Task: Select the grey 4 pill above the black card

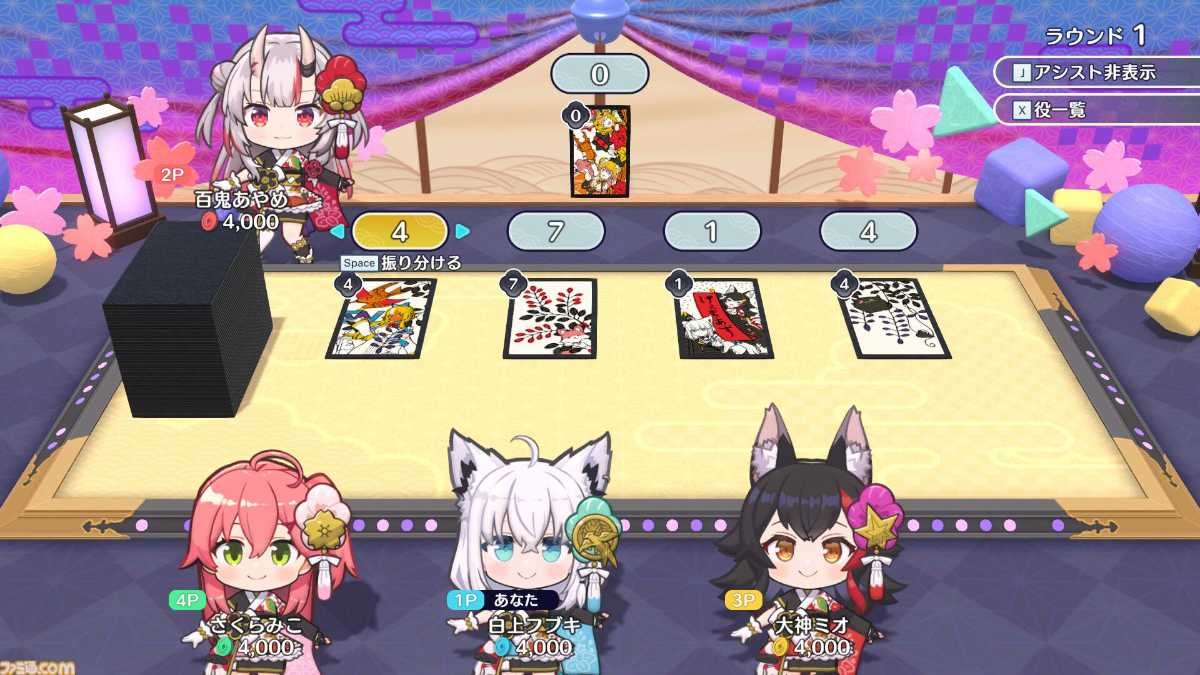Action: tap(868, 232)
